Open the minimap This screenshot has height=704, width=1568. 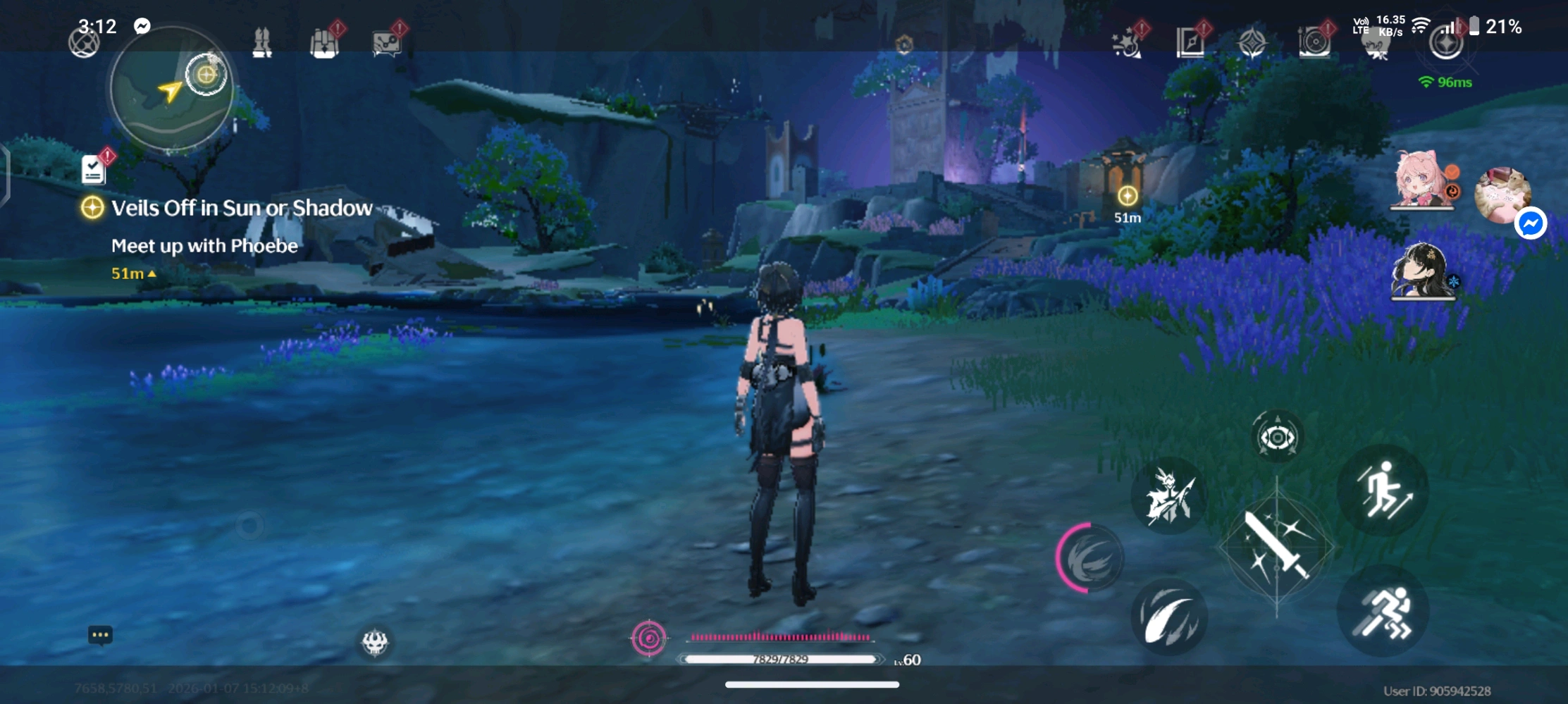pos(171,89)
